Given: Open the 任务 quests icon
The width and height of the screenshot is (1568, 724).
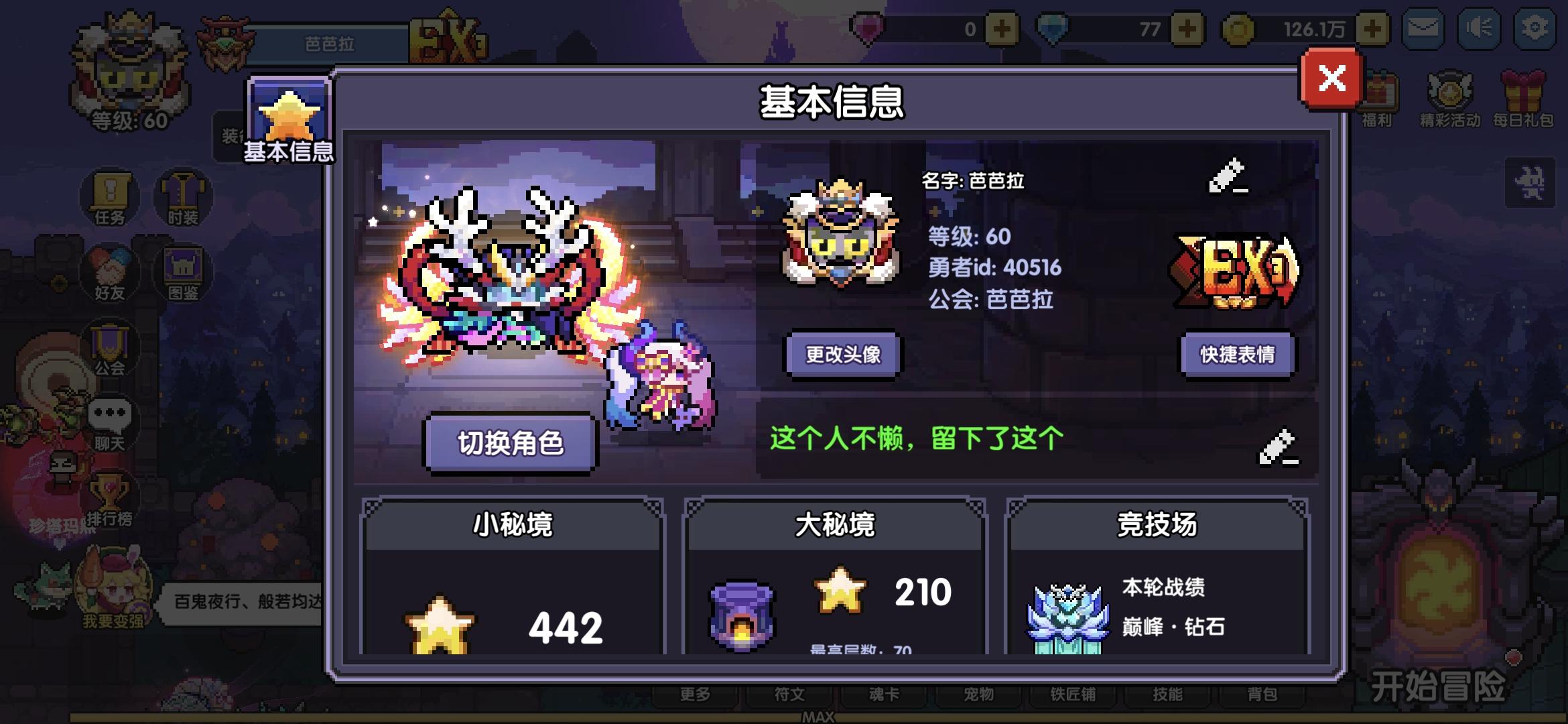Looking at the screenshot, I should click(109, 198).
